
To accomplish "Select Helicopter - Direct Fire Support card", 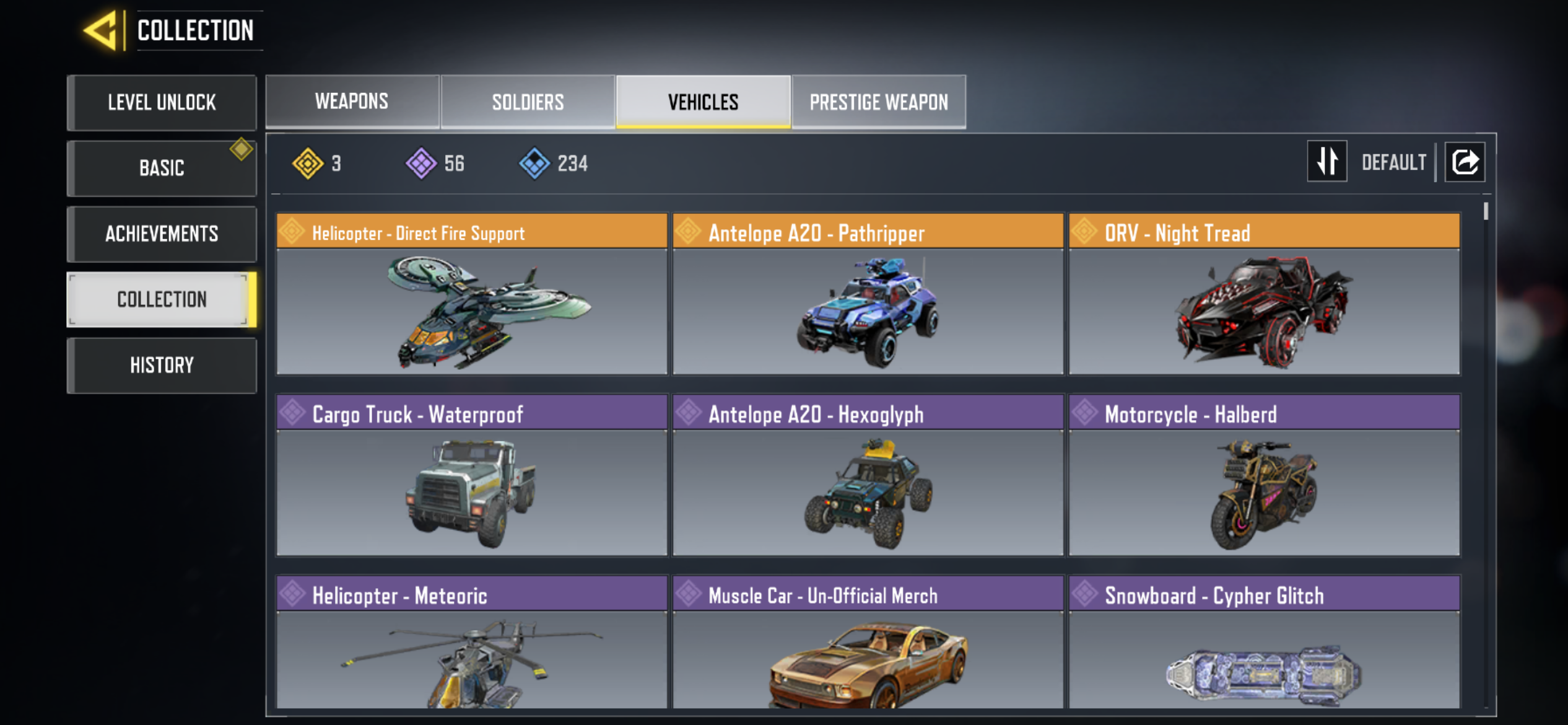I will tap(472, 294).
